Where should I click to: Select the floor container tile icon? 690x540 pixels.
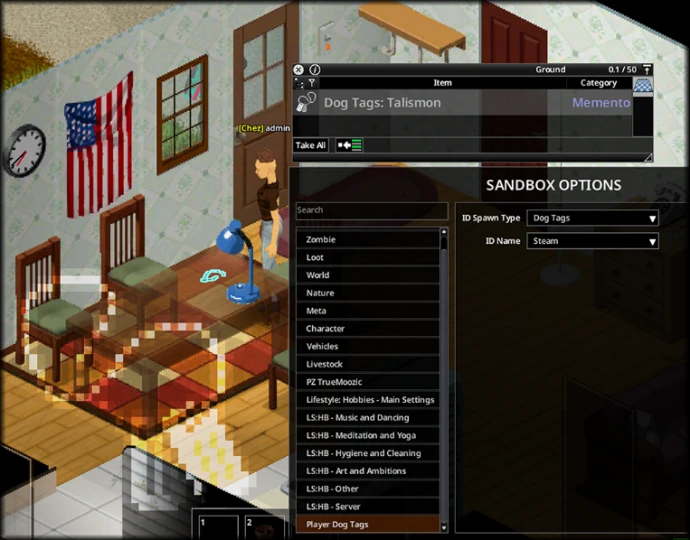pos(643,87)
